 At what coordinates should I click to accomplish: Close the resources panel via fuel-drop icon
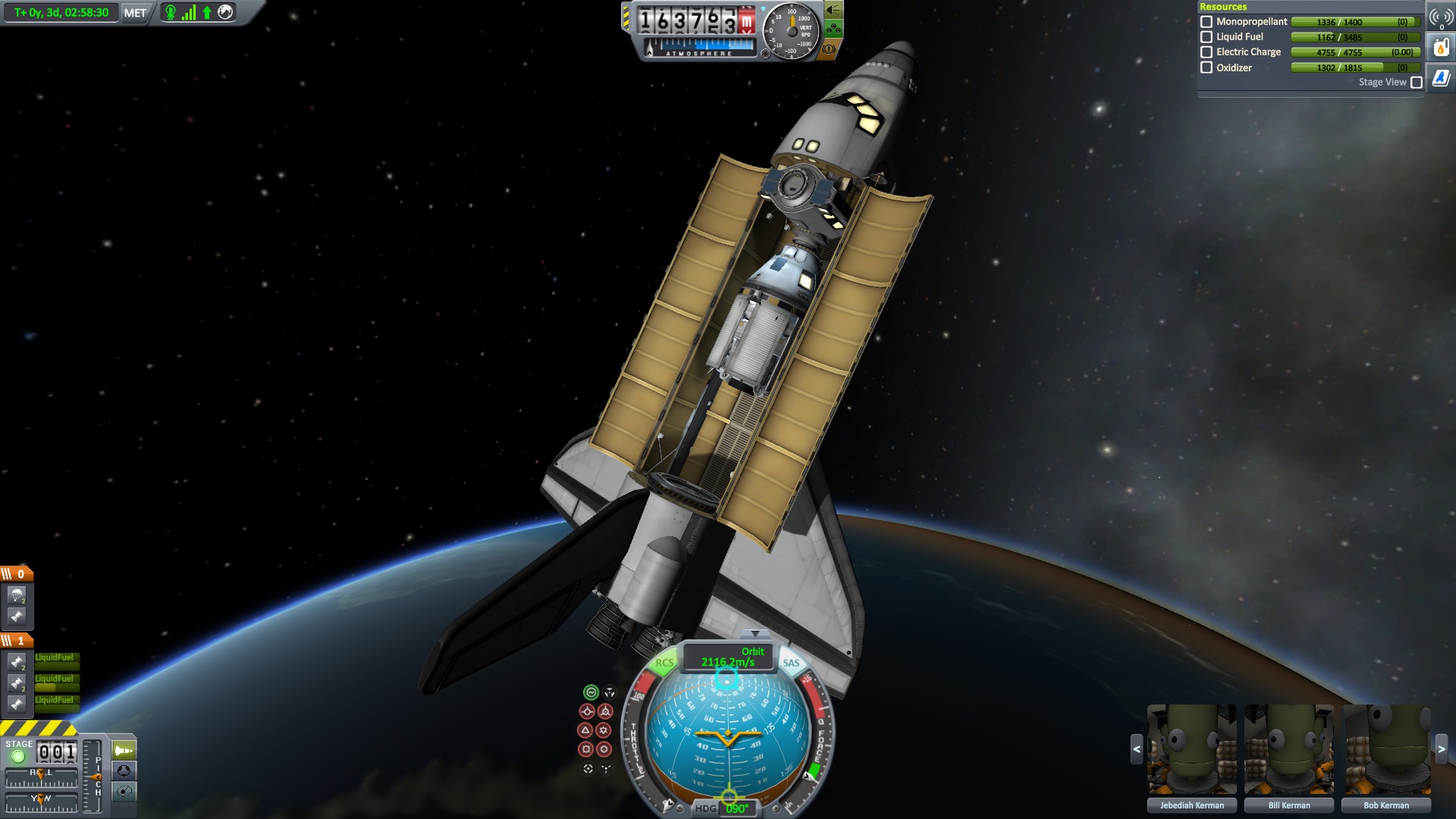(1441, 48)
